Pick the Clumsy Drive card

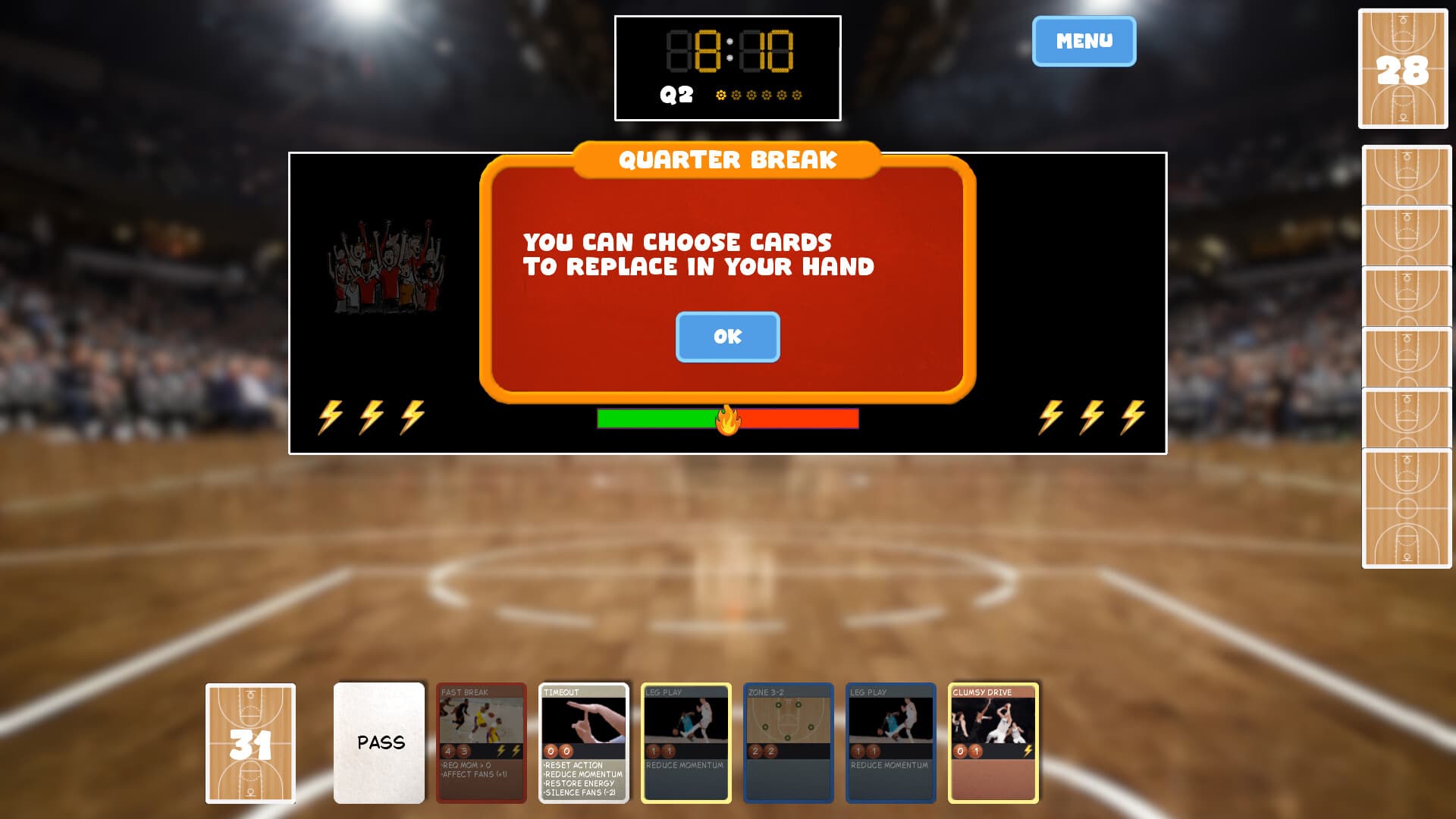click(x=992, y=743)
